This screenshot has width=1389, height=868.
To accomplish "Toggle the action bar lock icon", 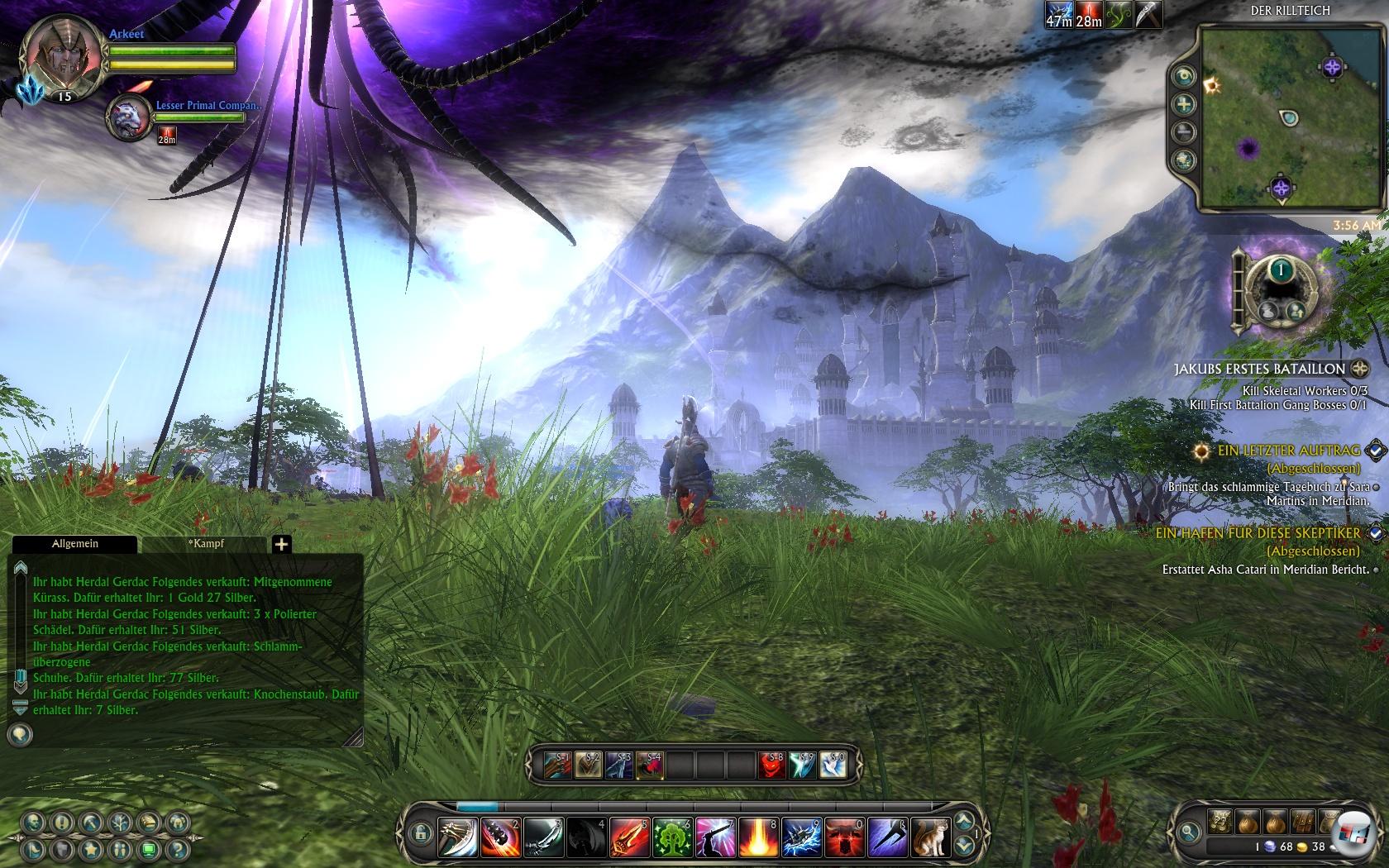I will (420, 832).
